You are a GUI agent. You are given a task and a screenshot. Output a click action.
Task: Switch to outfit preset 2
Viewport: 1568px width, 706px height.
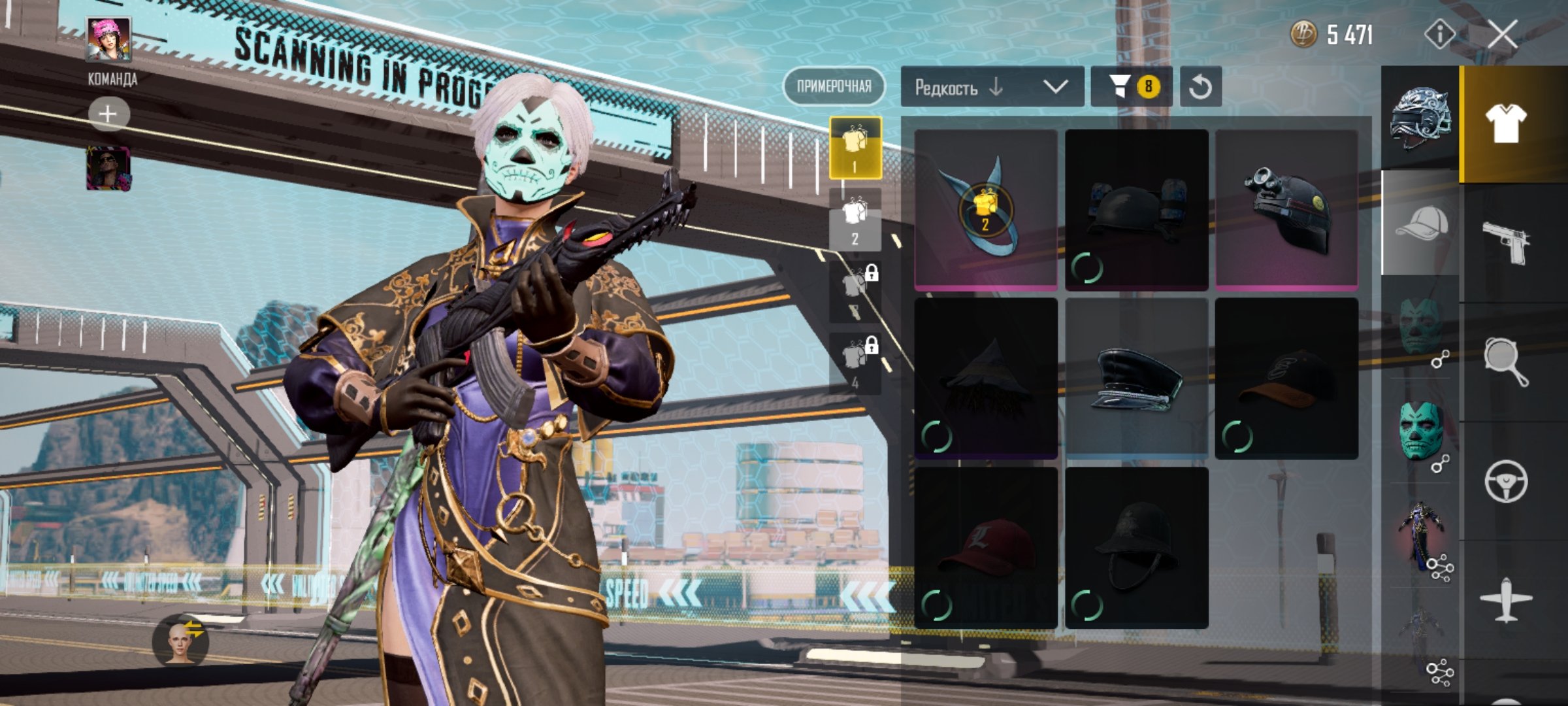pyautogui.click(x=855, y=220)
